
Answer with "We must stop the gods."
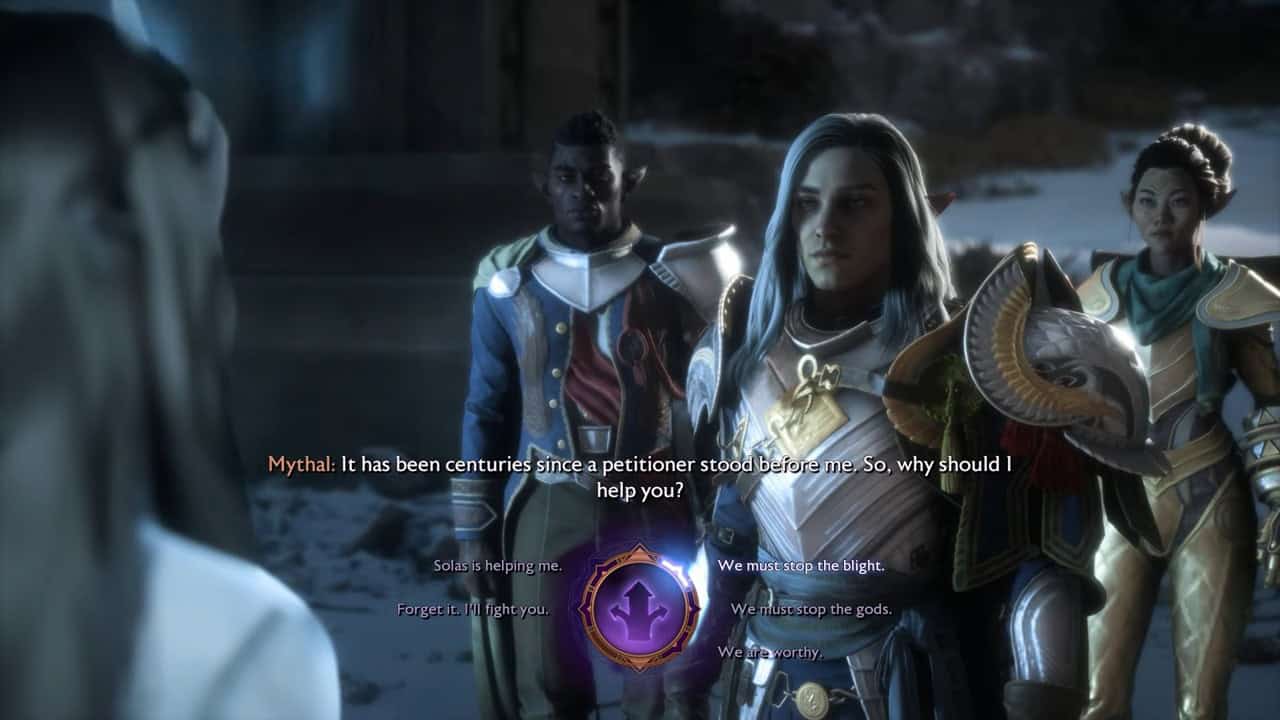pos(811,609)
